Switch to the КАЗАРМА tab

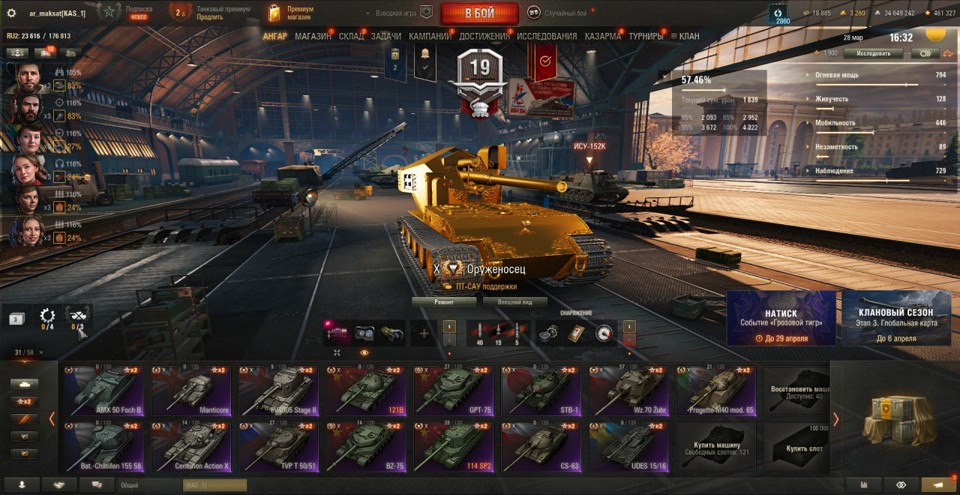point(603,36)
